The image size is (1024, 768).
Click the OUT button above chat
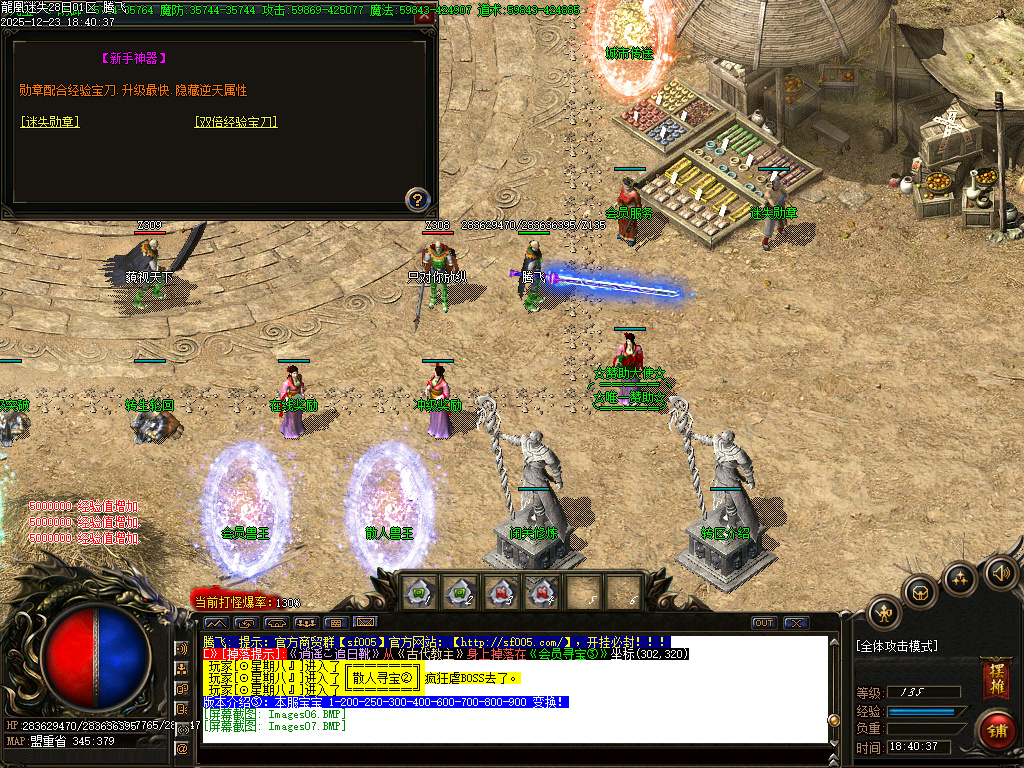[x=764, y=623]
